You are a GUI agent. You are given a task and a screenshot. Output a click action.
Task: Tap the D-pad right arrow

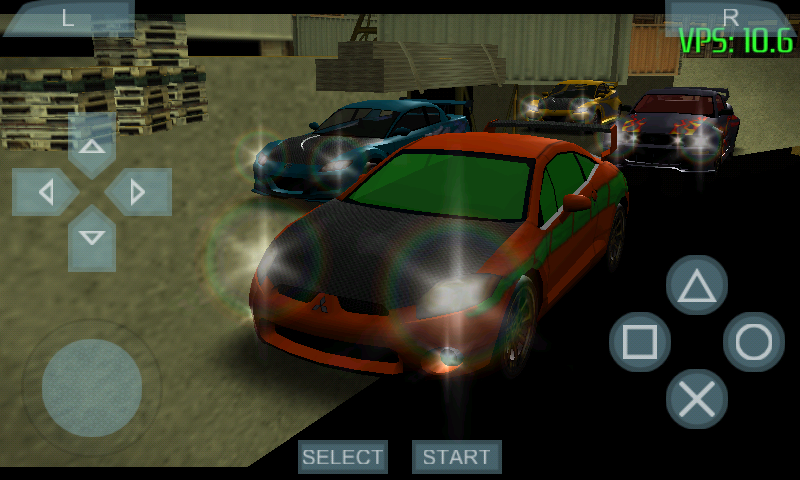tap(138, 192)
